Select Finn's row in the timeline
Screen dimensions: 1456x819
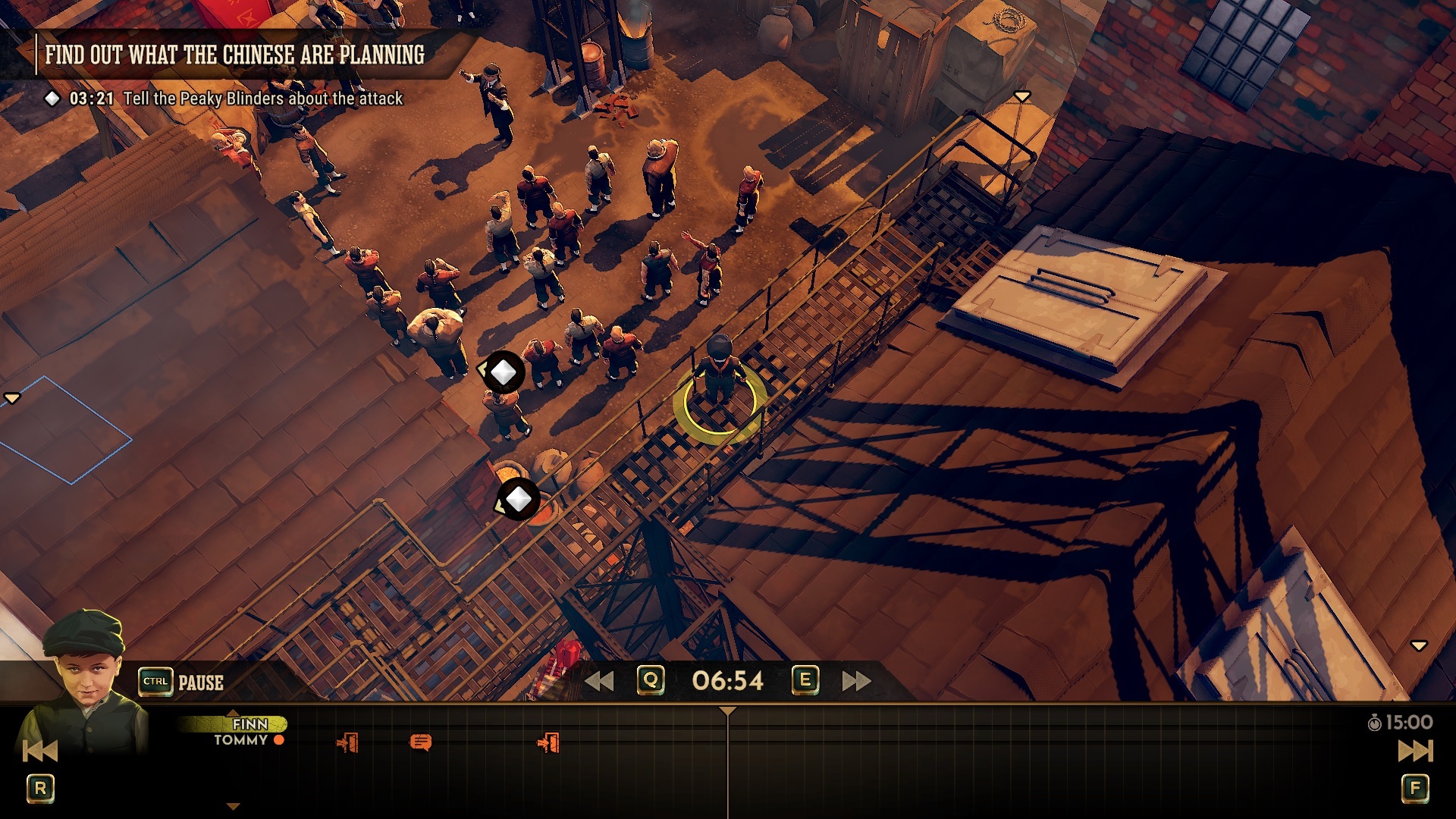pyautogui.click(x=249, y=724)
